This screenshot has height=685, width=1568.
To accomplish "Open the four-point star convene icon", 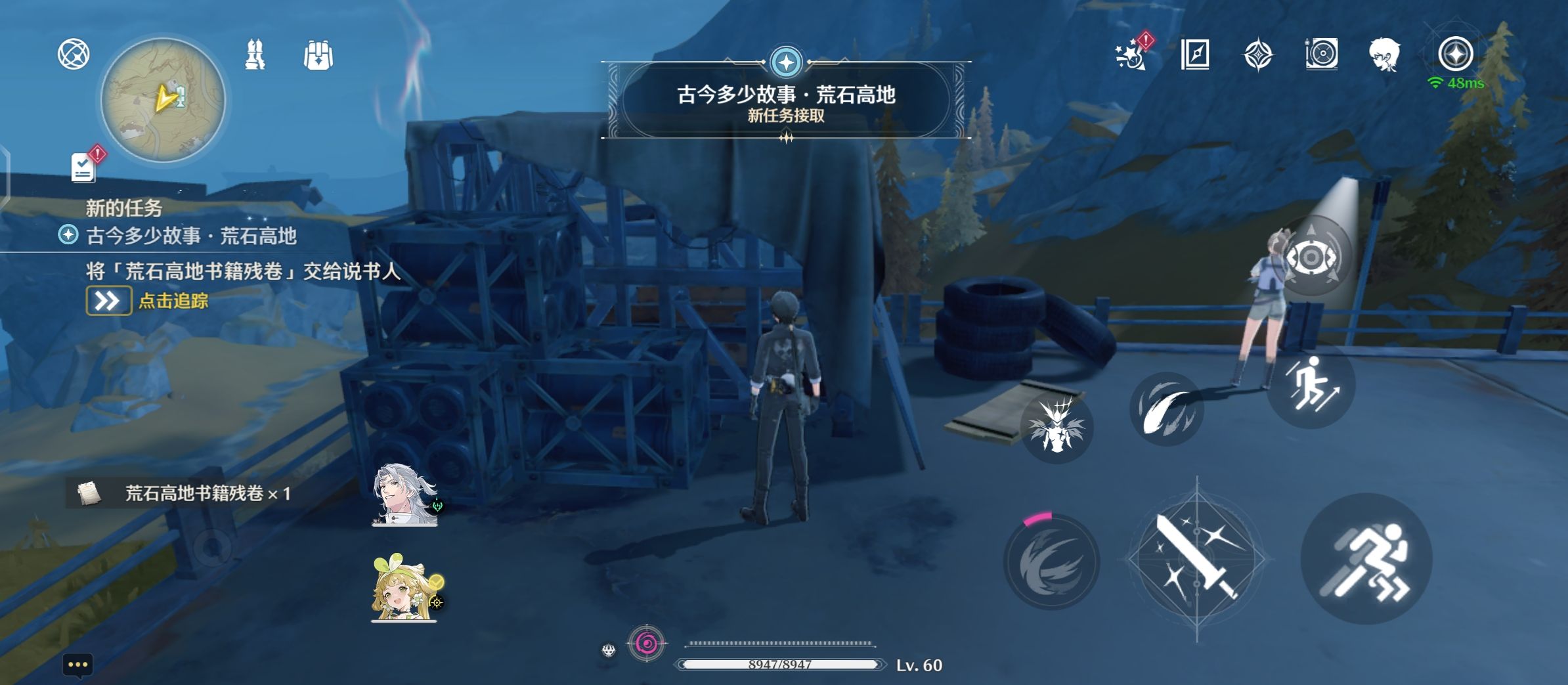I will point(1257,55).
